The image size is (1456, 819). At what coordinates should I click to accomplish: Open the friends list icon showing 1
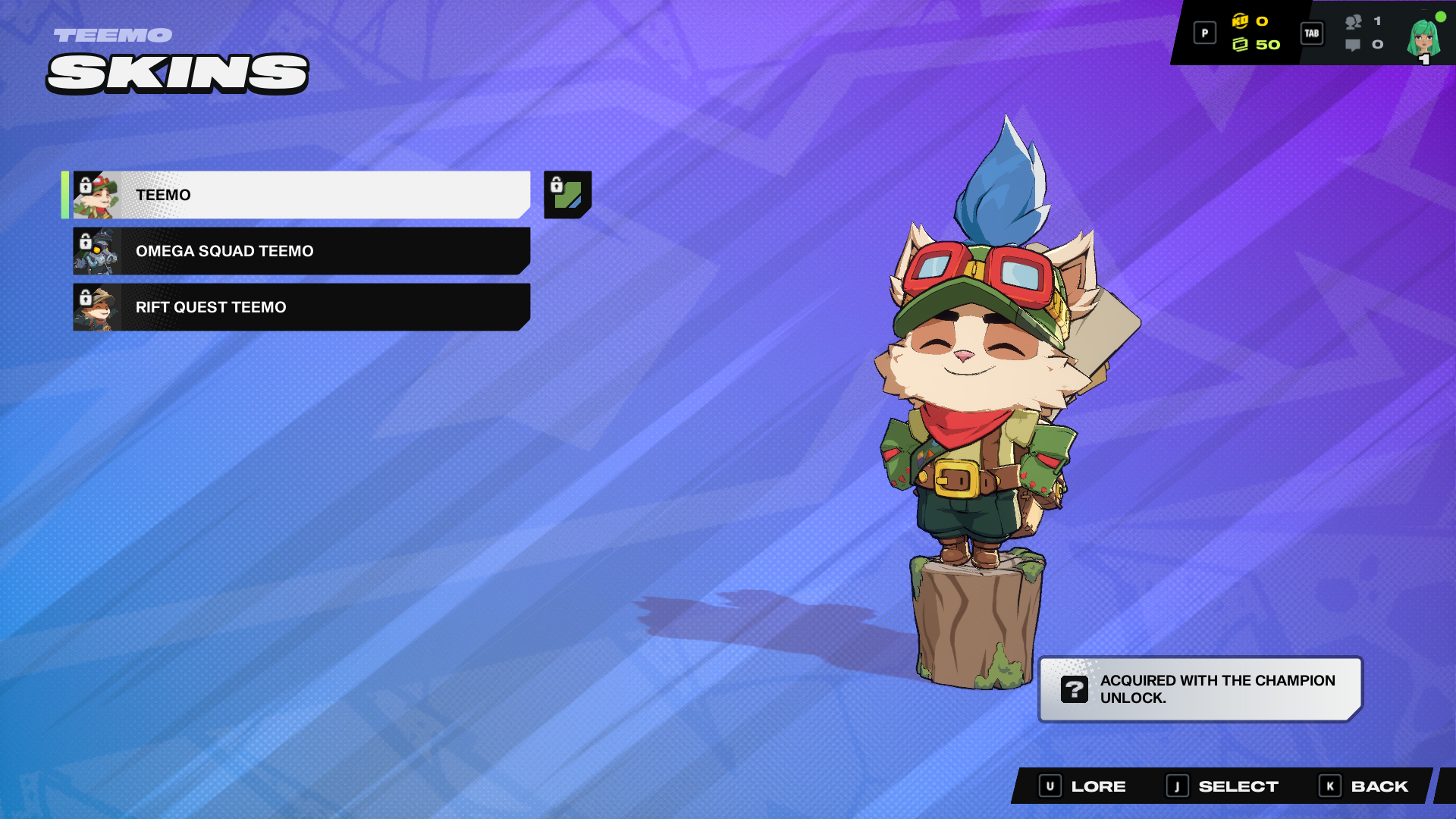[x=1354, y=24]
